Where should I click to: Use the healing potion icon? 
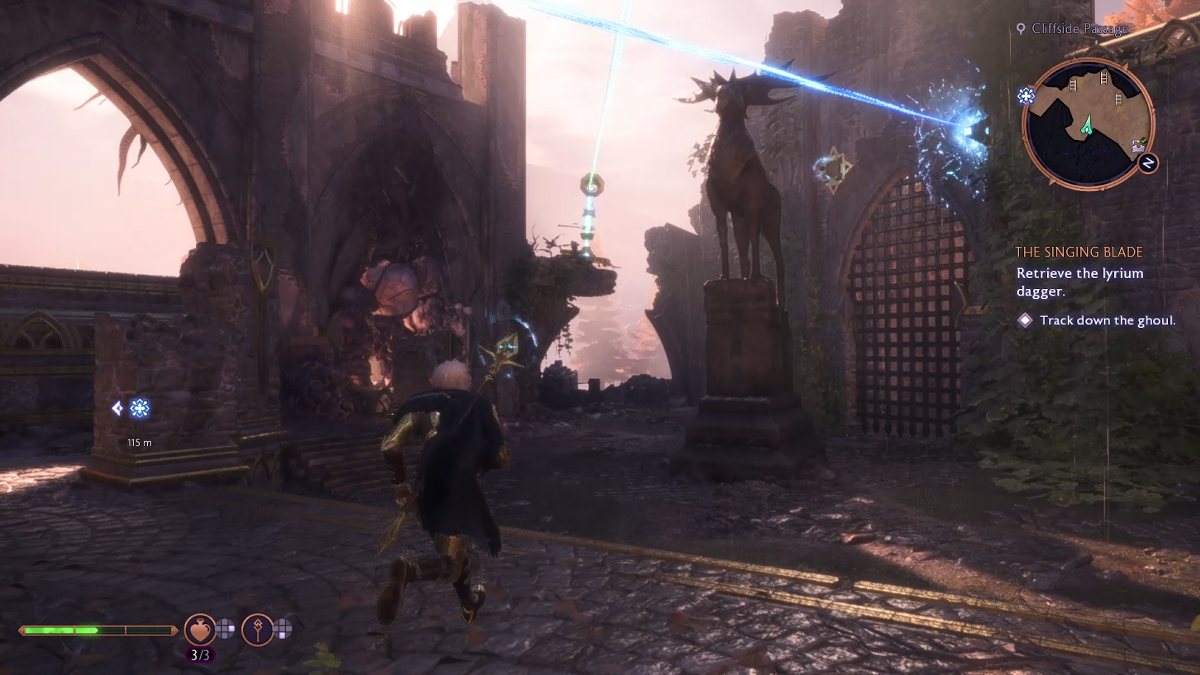200,629
